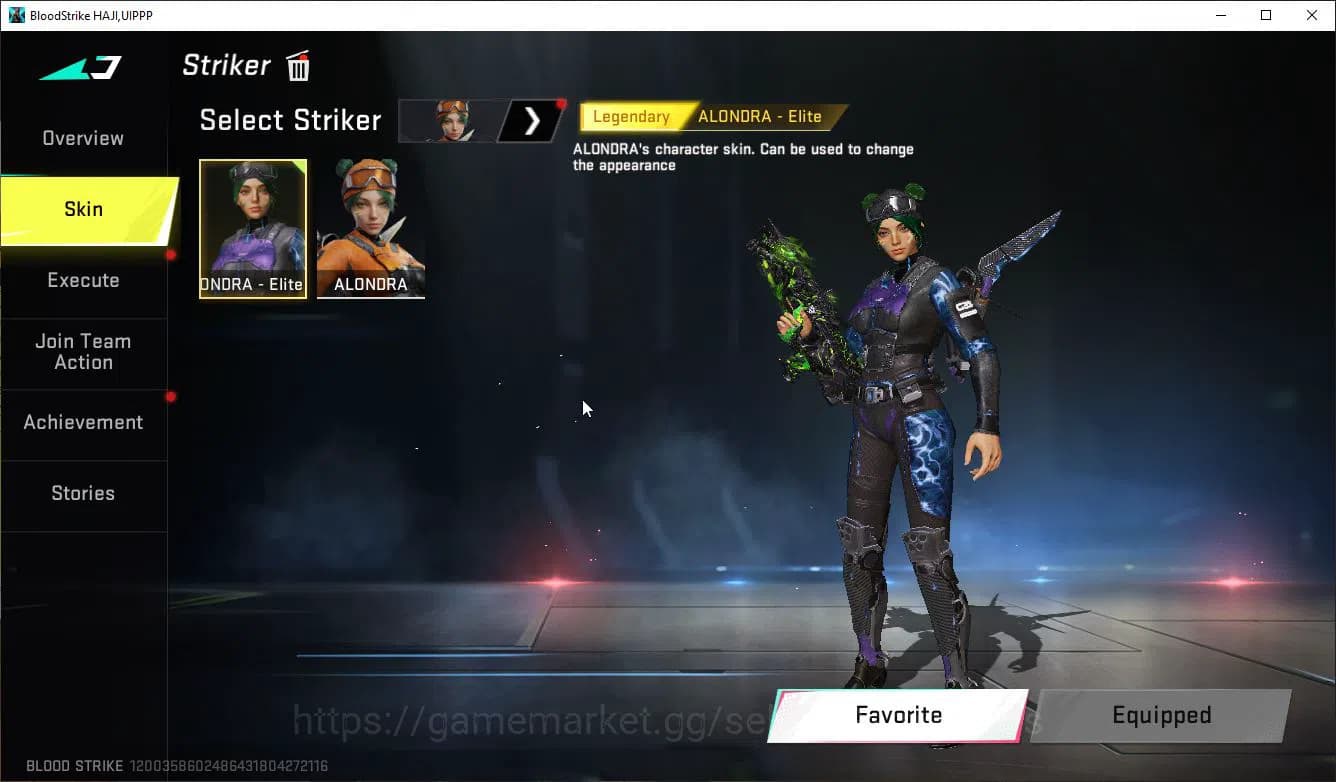The image size is (1336, 782).
Task: Go to Join Team Action tab
Action: [83, 352]
